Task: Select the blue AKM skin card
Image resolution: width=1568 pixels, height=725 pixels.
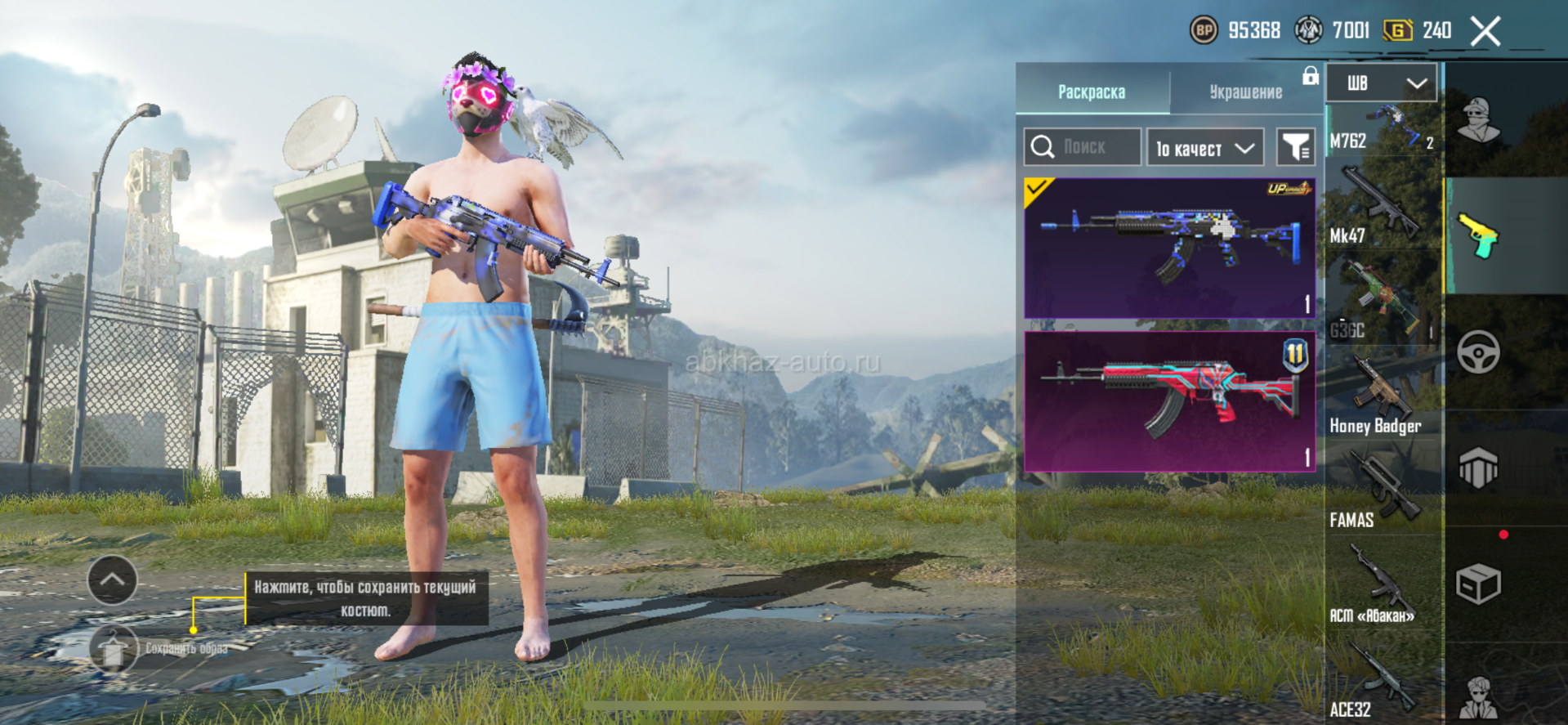Action: 1169,248
